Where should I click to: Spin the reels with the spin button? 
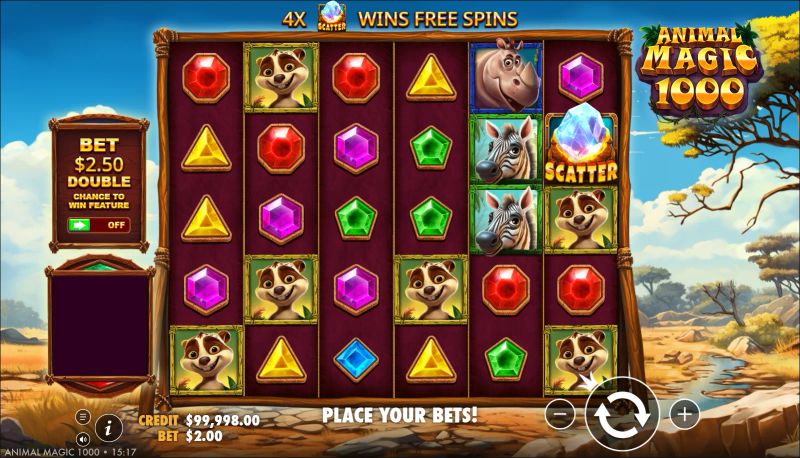(621, 414)
